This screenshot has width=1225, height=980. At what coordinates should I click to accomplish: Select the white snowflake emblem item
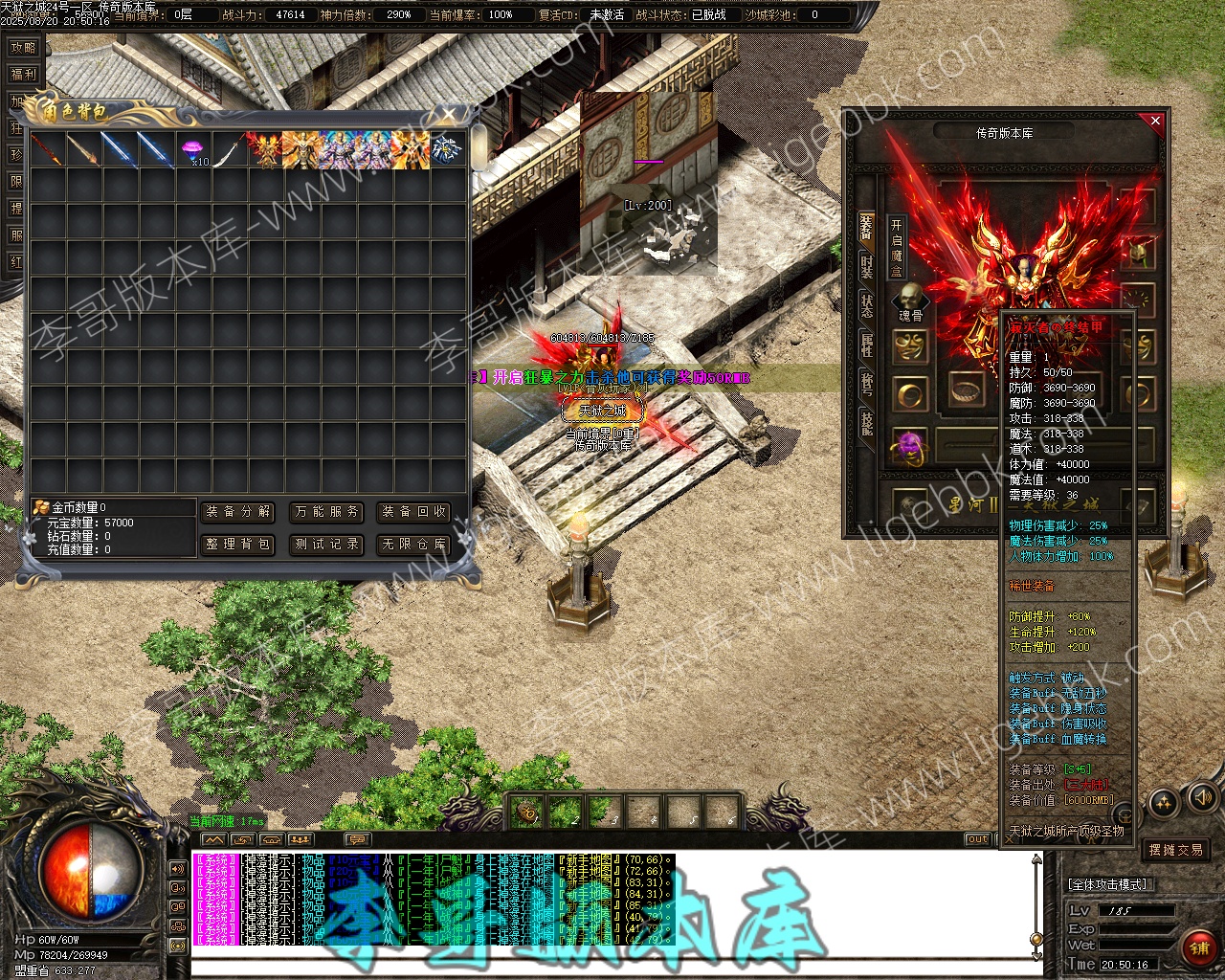447,150
